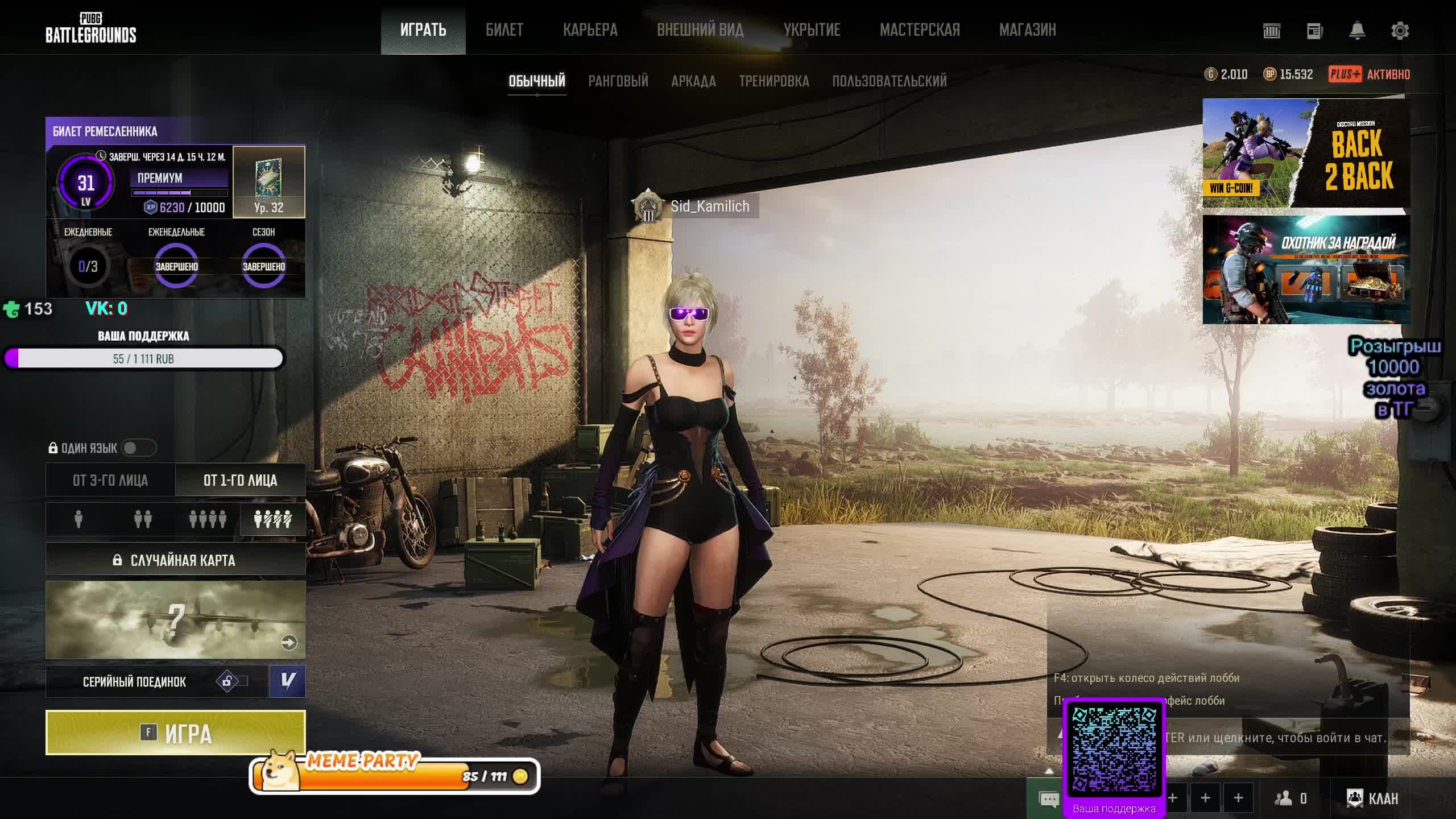Open settings with the gear icon

(x=1400, y=31)
